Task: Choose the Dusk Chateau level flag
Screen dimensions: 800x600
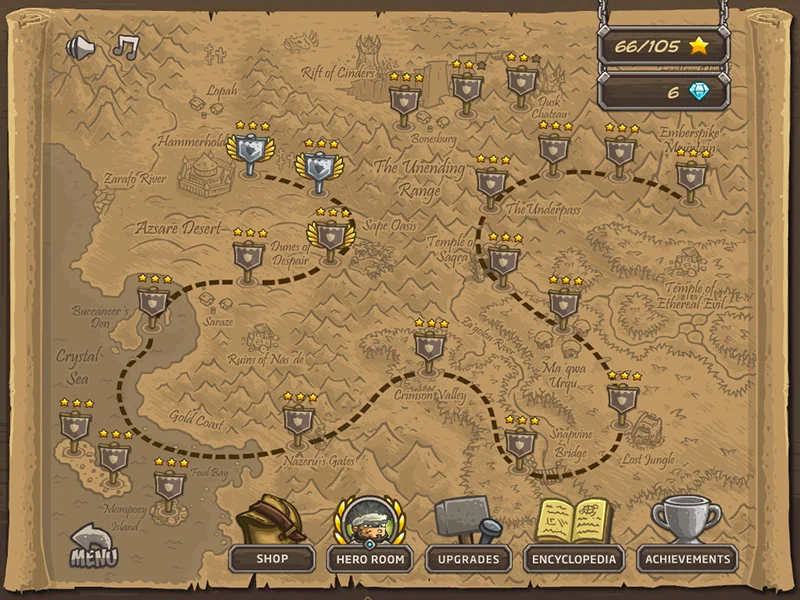Action: (x=522, y=80)
